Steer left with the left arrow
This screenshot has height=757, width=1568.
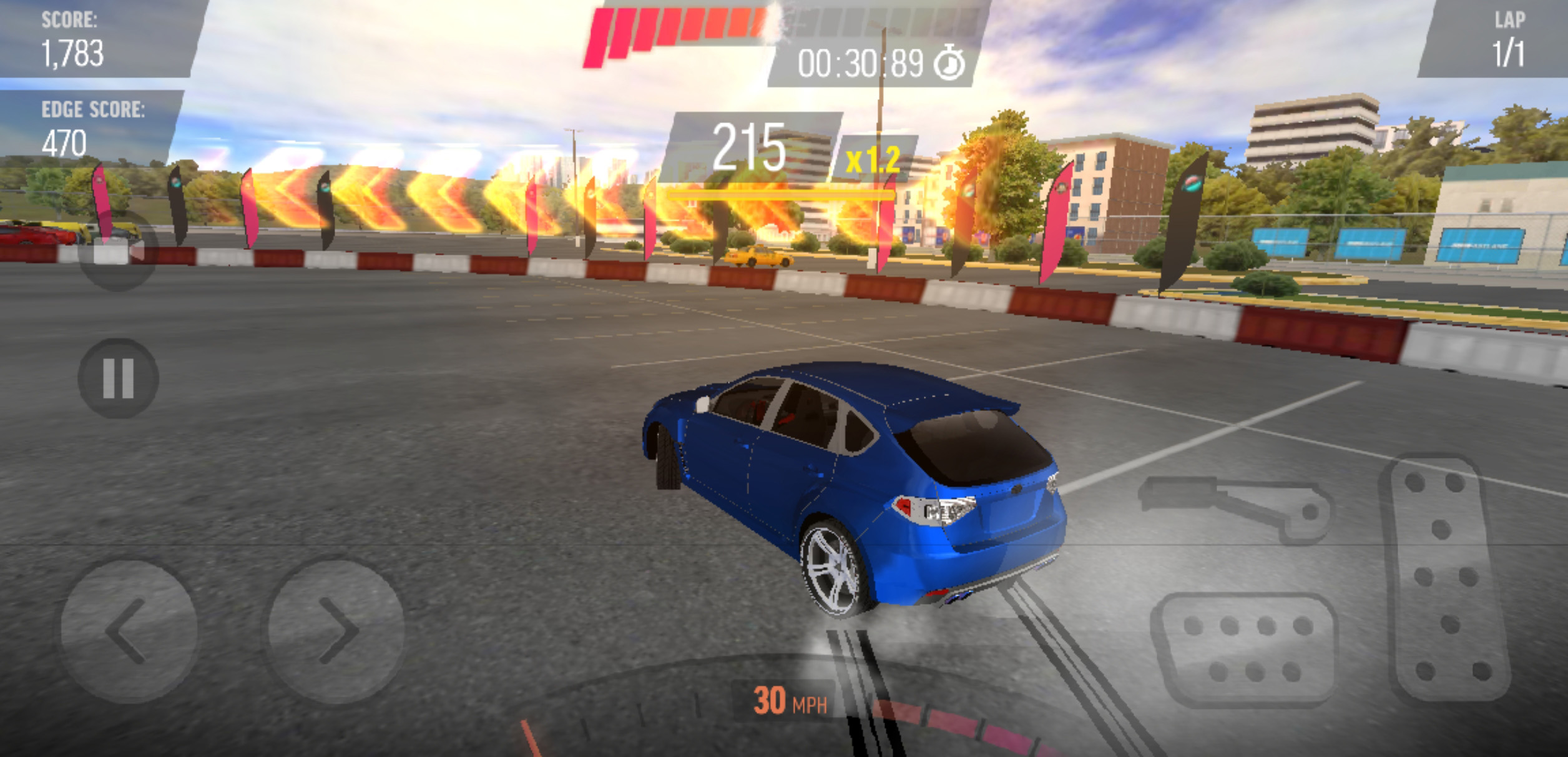[x=129, y=631]
